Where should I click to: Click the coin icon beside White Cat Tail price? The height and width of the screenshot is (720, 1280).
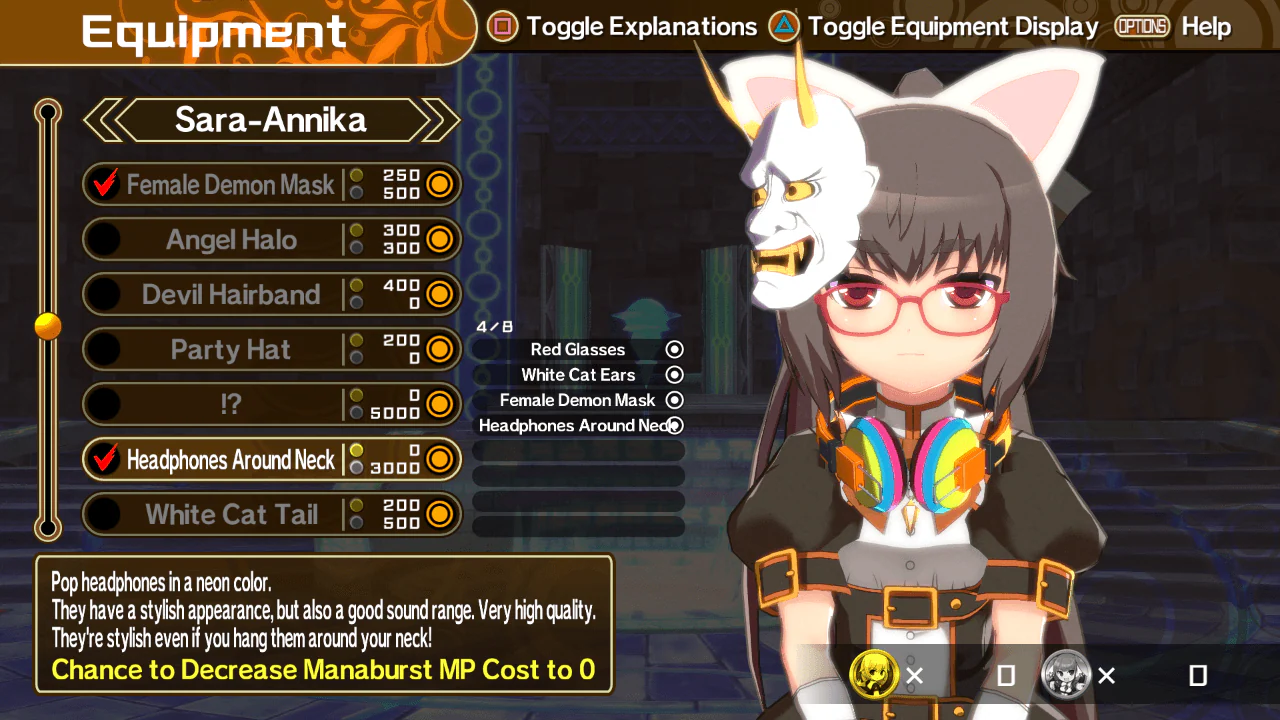(x=438, y=514)
